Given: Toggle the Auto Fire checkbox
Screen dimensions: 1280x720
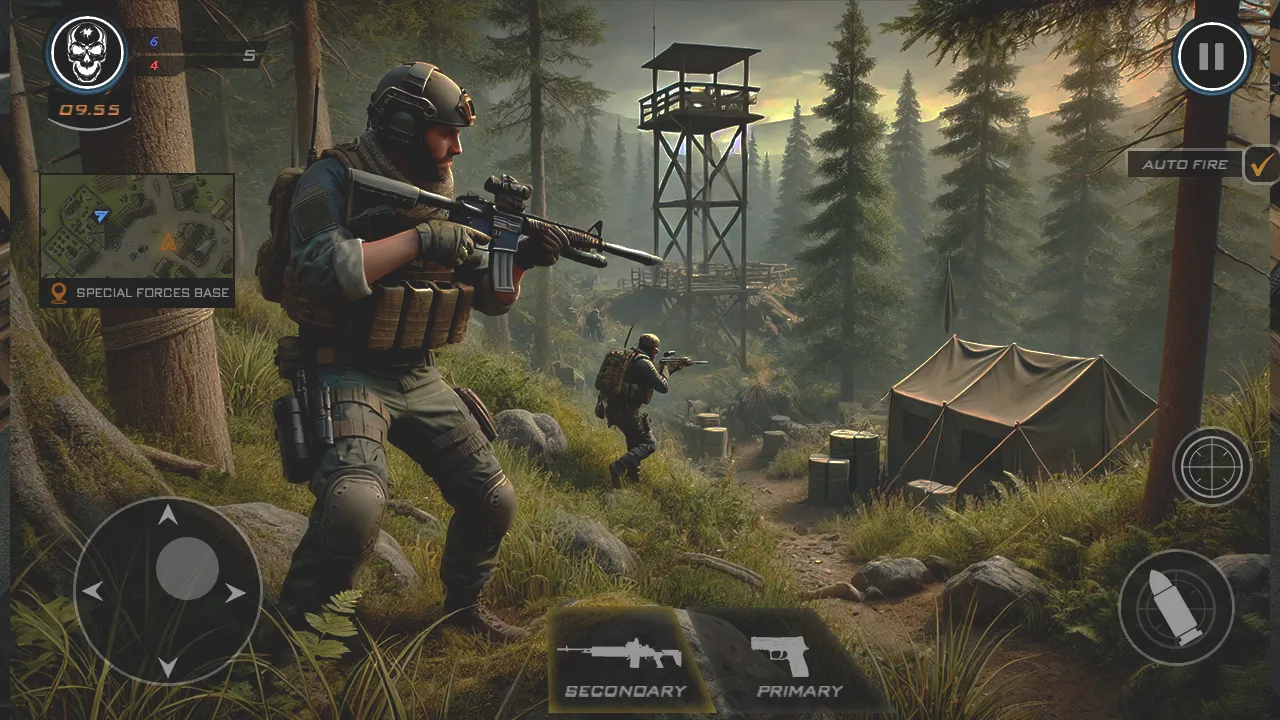Looking at the screenshot, I should click(x=1262, y=164).
